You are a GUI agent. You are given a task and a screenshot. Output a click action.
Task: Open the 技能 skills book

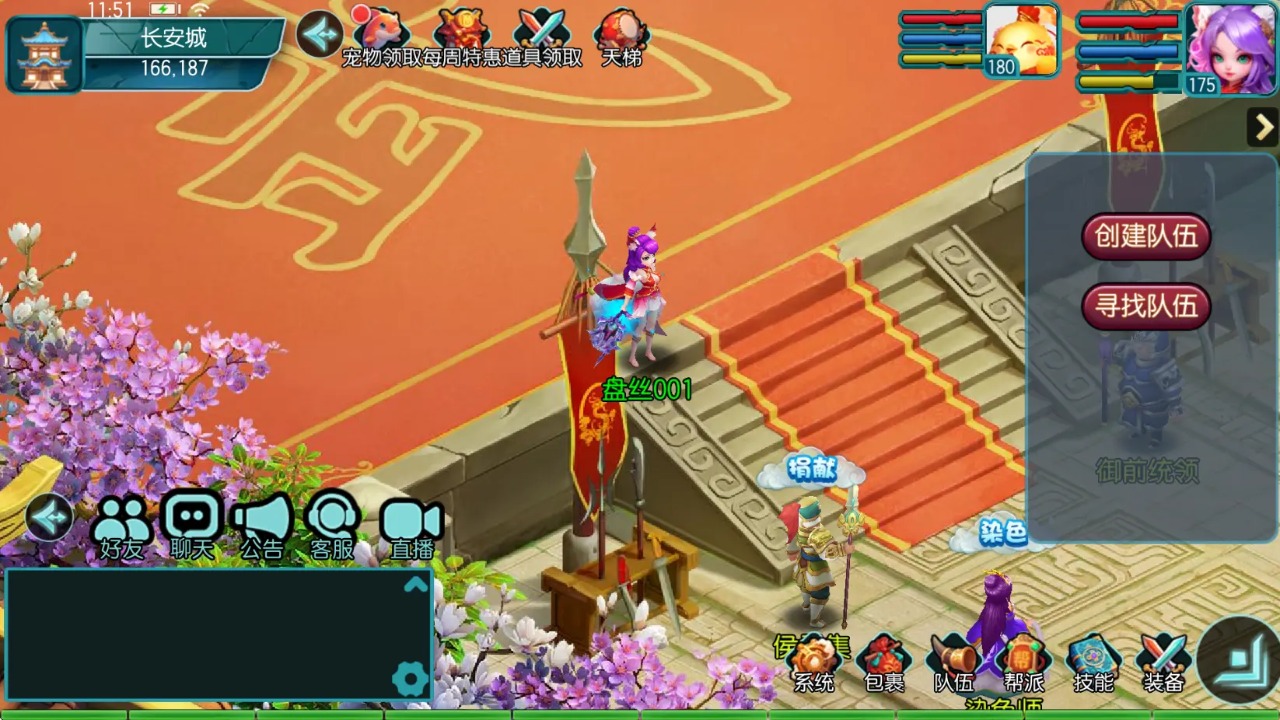[x=1093, y=662]
